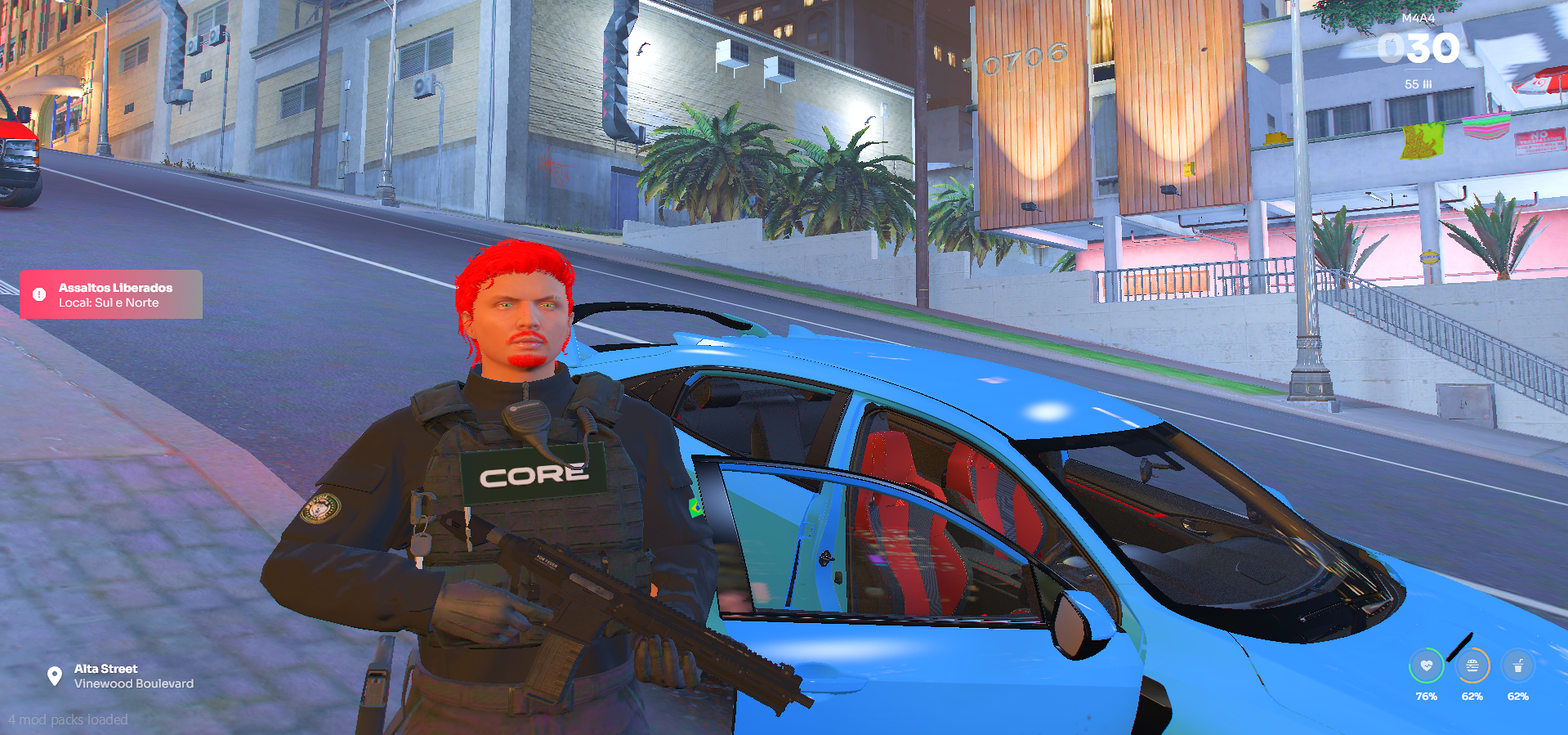This screenshot has width=1568, height=735.
Task: Select the drink cup thirst icon
Action: tap(1517, 666)
